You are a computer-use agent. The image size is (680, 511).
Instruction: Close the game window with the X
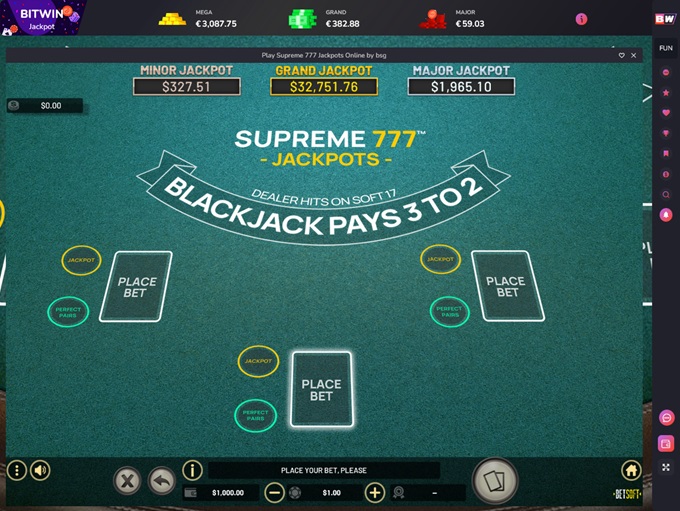pyautogui.click(x=634, y=56)
